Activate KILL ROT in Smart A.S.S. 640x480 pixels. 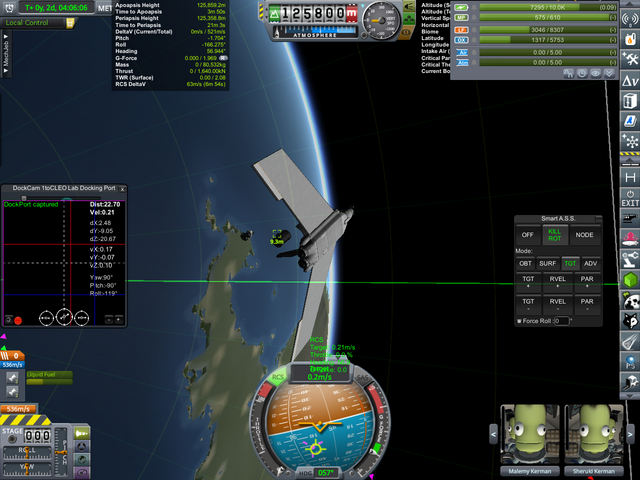coord(556,235)
